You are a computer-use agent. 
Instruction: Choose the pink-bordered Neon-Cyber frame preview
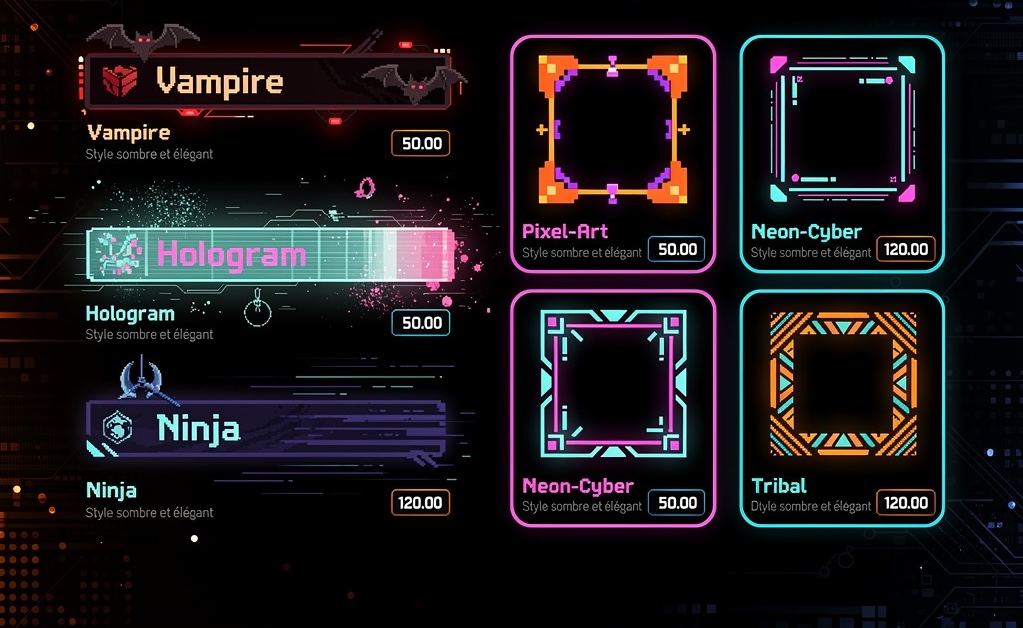613,382
